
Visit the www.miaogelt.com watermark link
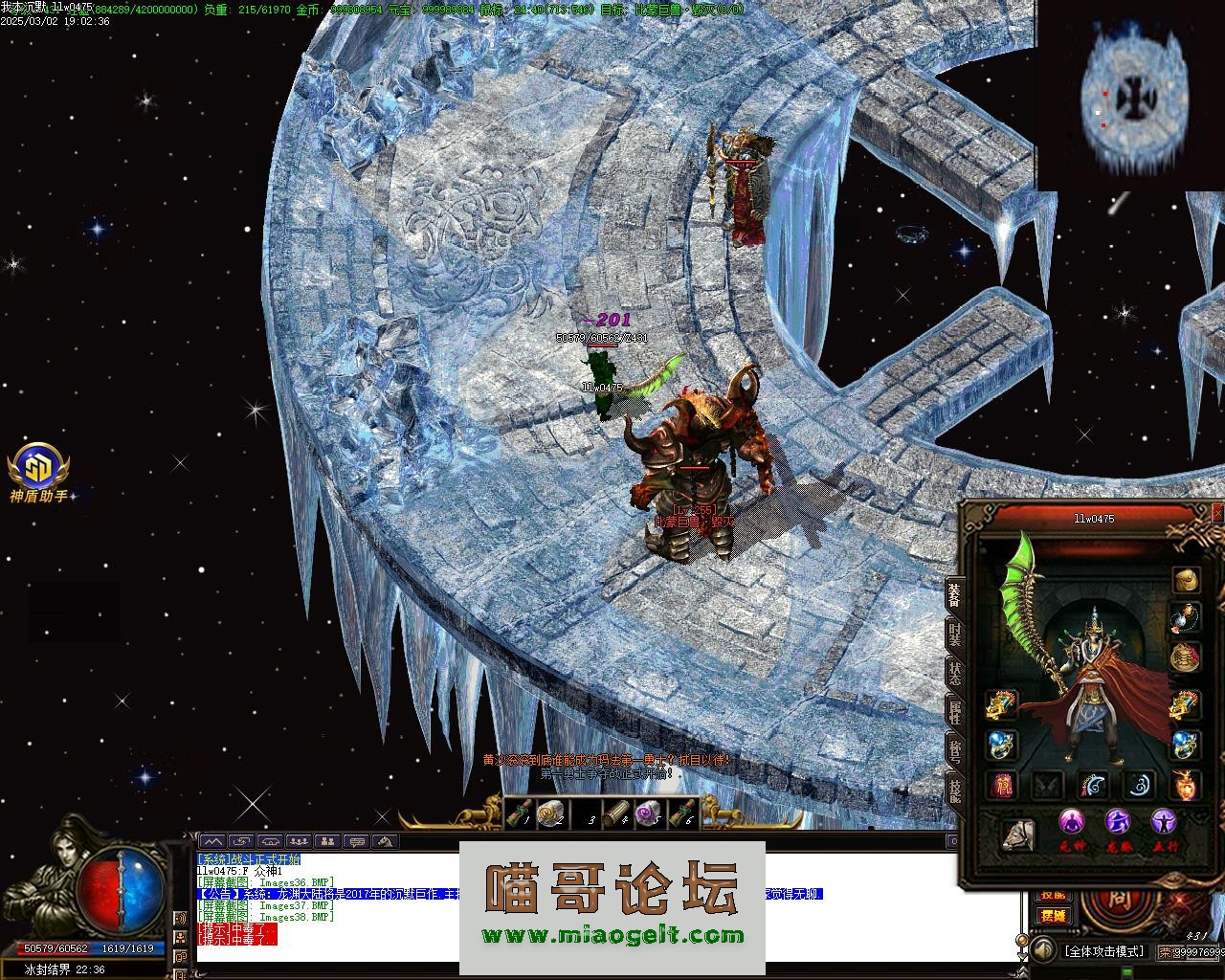tap(612, 935)
